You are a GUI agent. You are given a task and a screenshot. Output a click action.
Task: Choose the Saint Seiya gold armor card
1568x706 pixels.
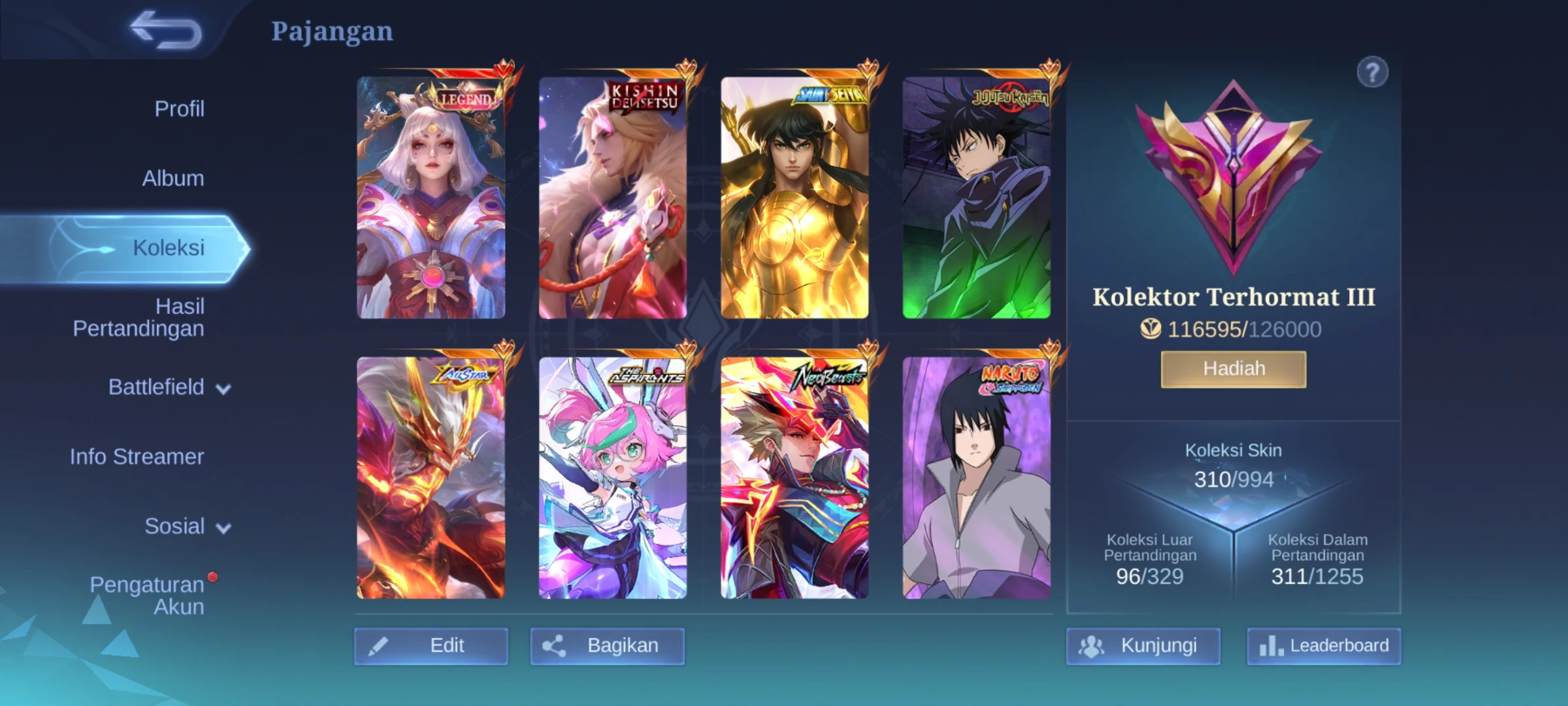click(x=794, y=197)
